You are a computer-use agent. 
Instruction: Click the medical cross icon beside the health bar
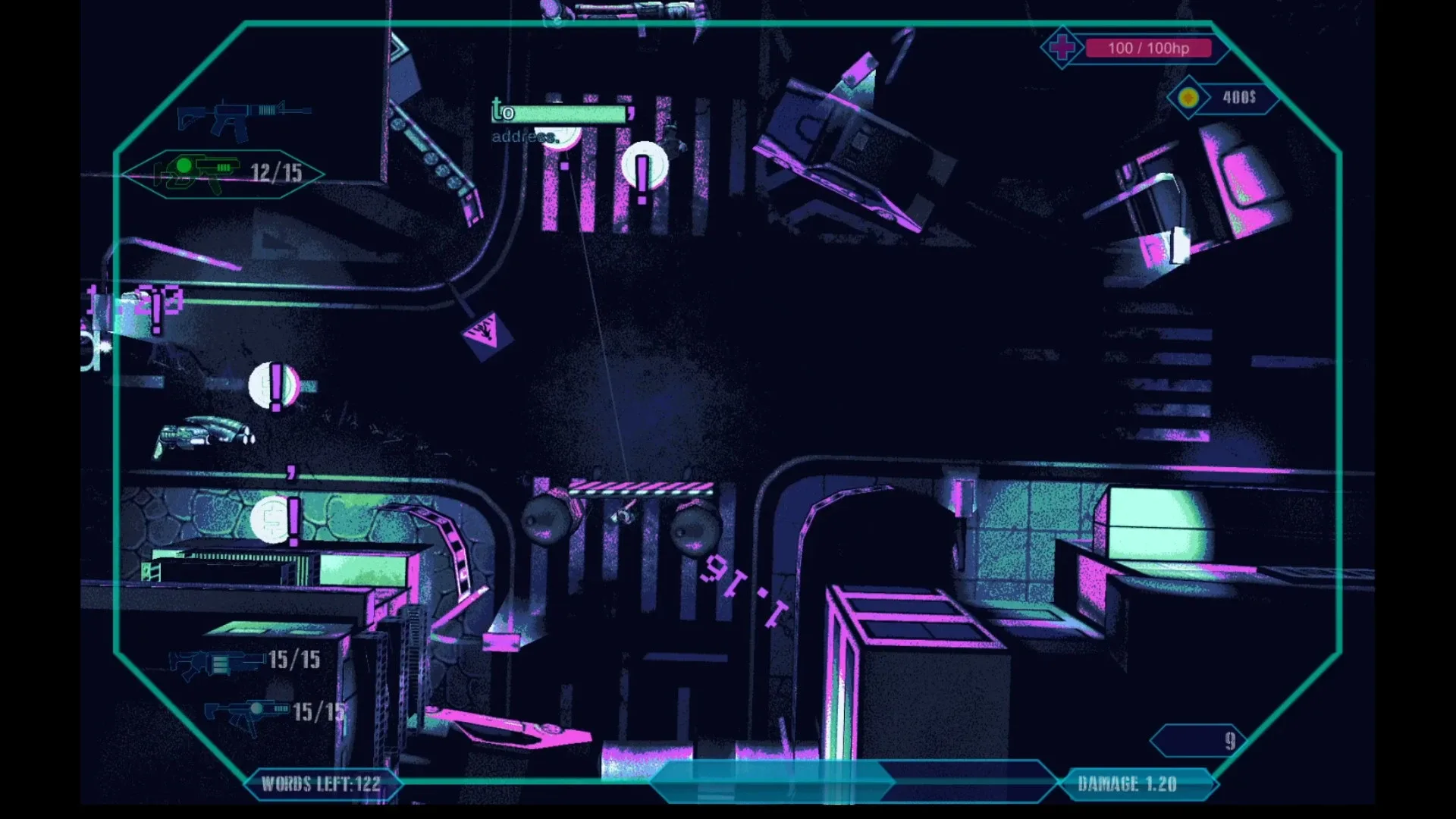1063,47
